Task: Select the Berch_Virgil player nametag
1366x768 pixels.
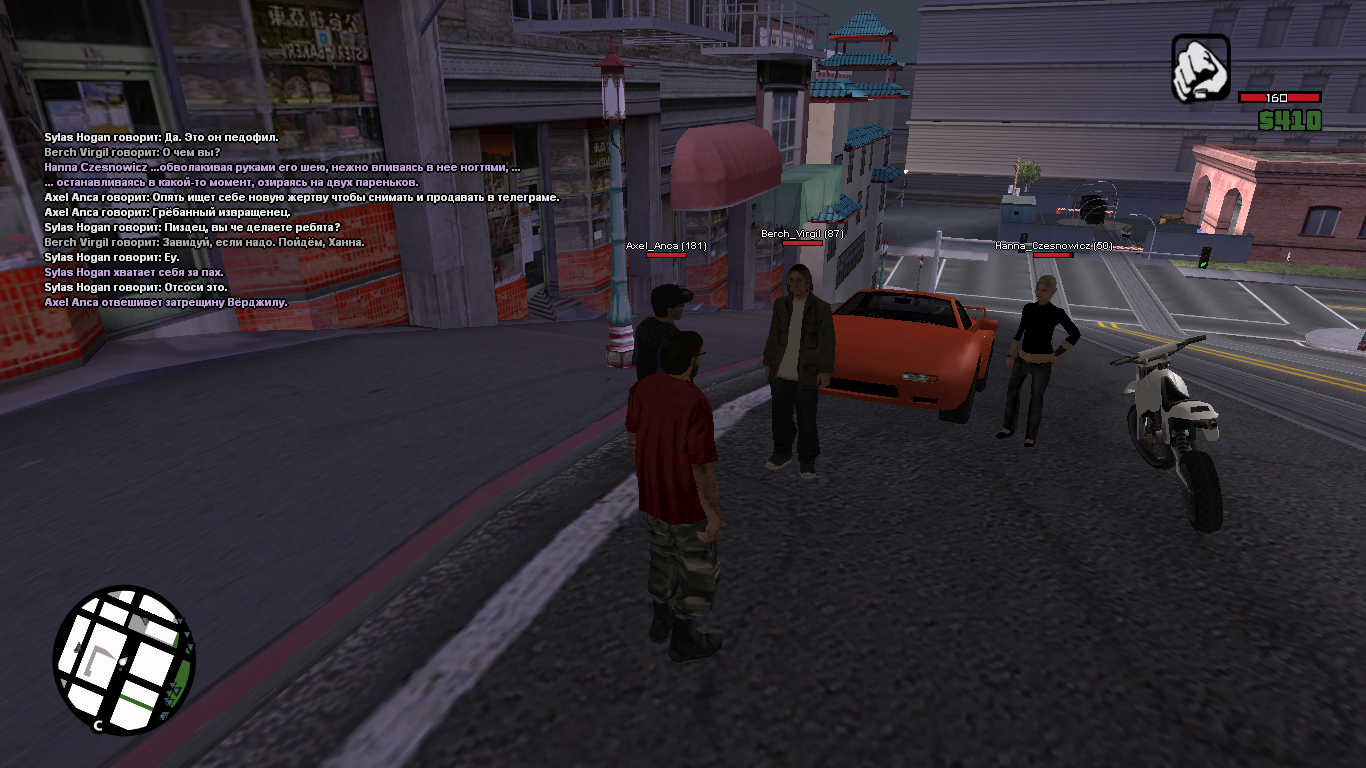Action: point(802,234)
